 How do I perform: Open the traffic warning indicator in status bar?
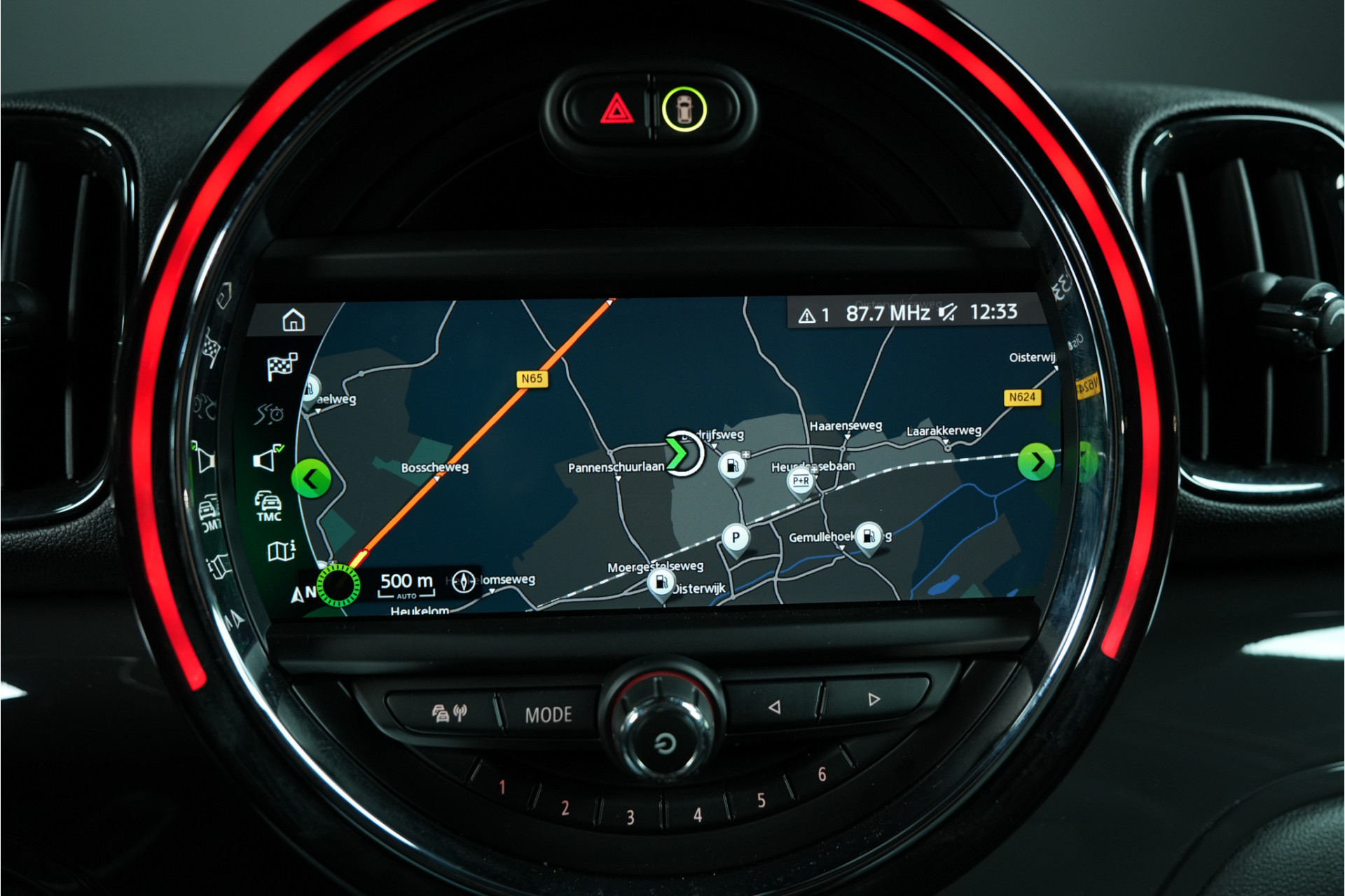tap(814, 315)
